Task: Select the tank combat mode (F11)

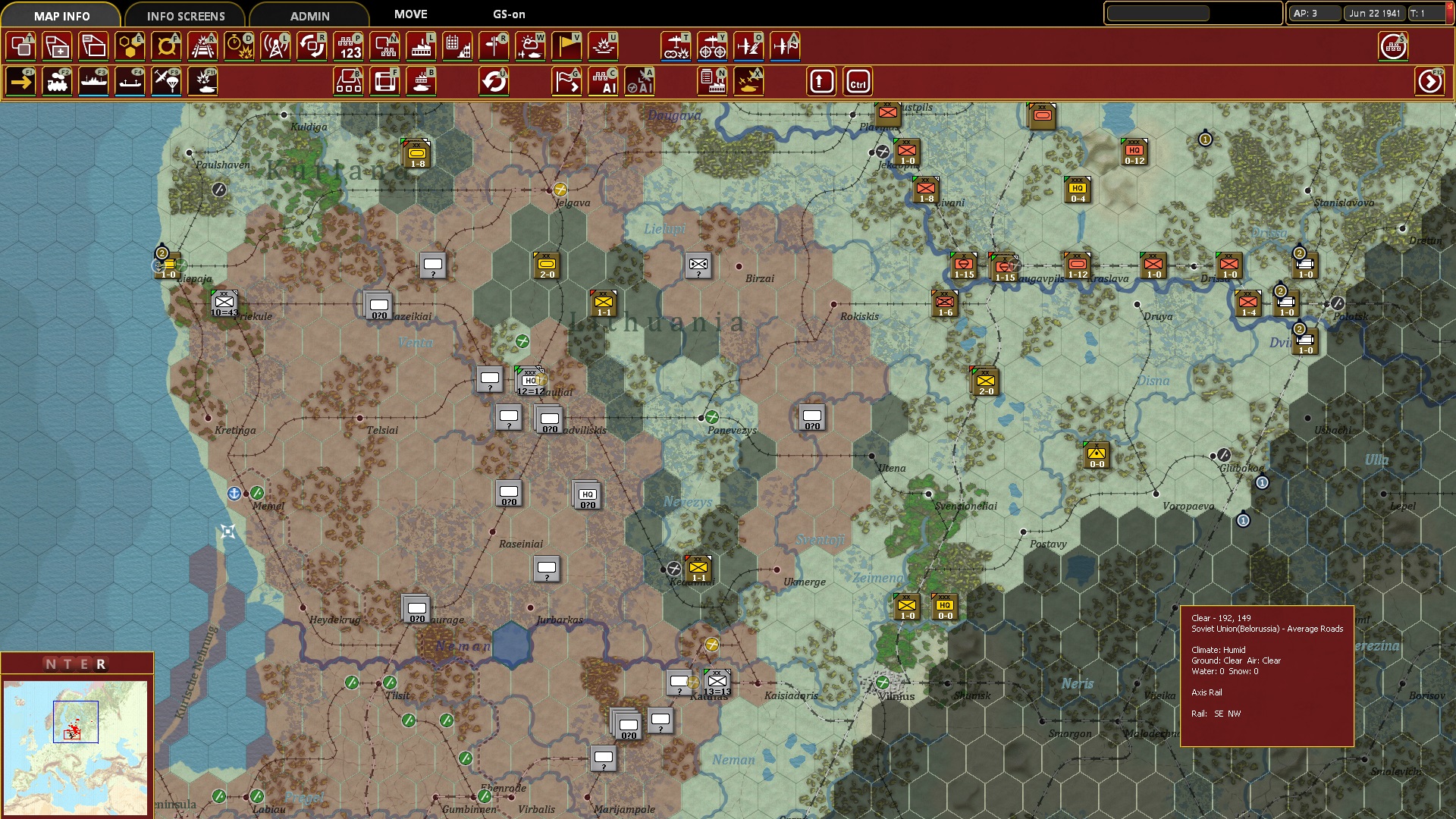Action: click(203, 81)
